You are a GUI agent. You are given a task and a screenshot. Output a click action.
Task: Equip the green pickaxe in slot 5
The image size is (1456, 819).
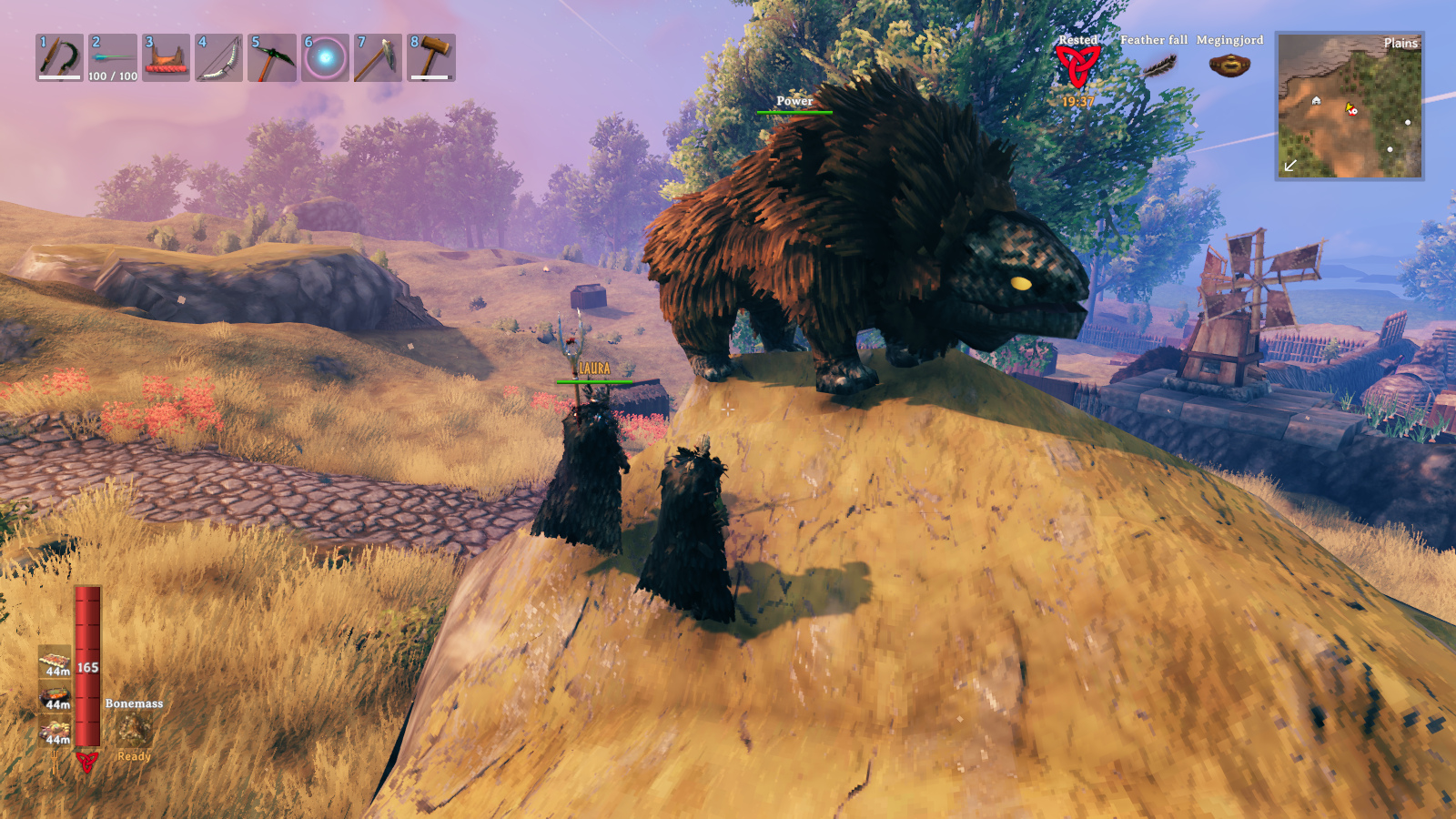coord(272,57)
